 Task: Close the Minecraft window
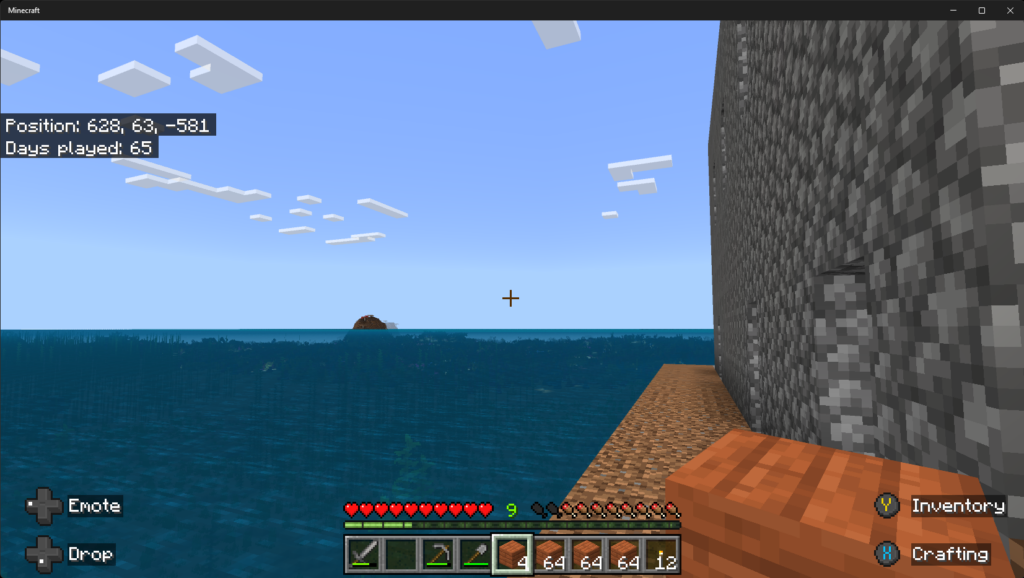(1007, 10)
